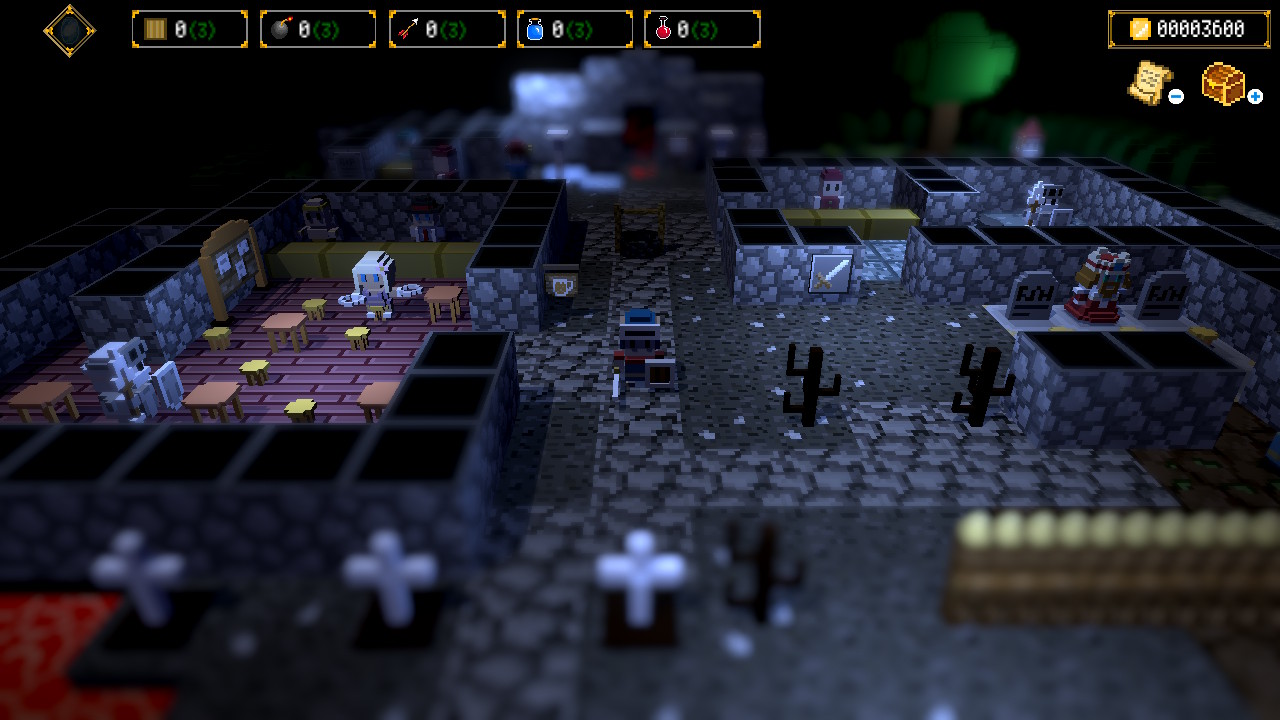Open the treasure chest panel
1280x720 pixels.
tap(1222, 85)
